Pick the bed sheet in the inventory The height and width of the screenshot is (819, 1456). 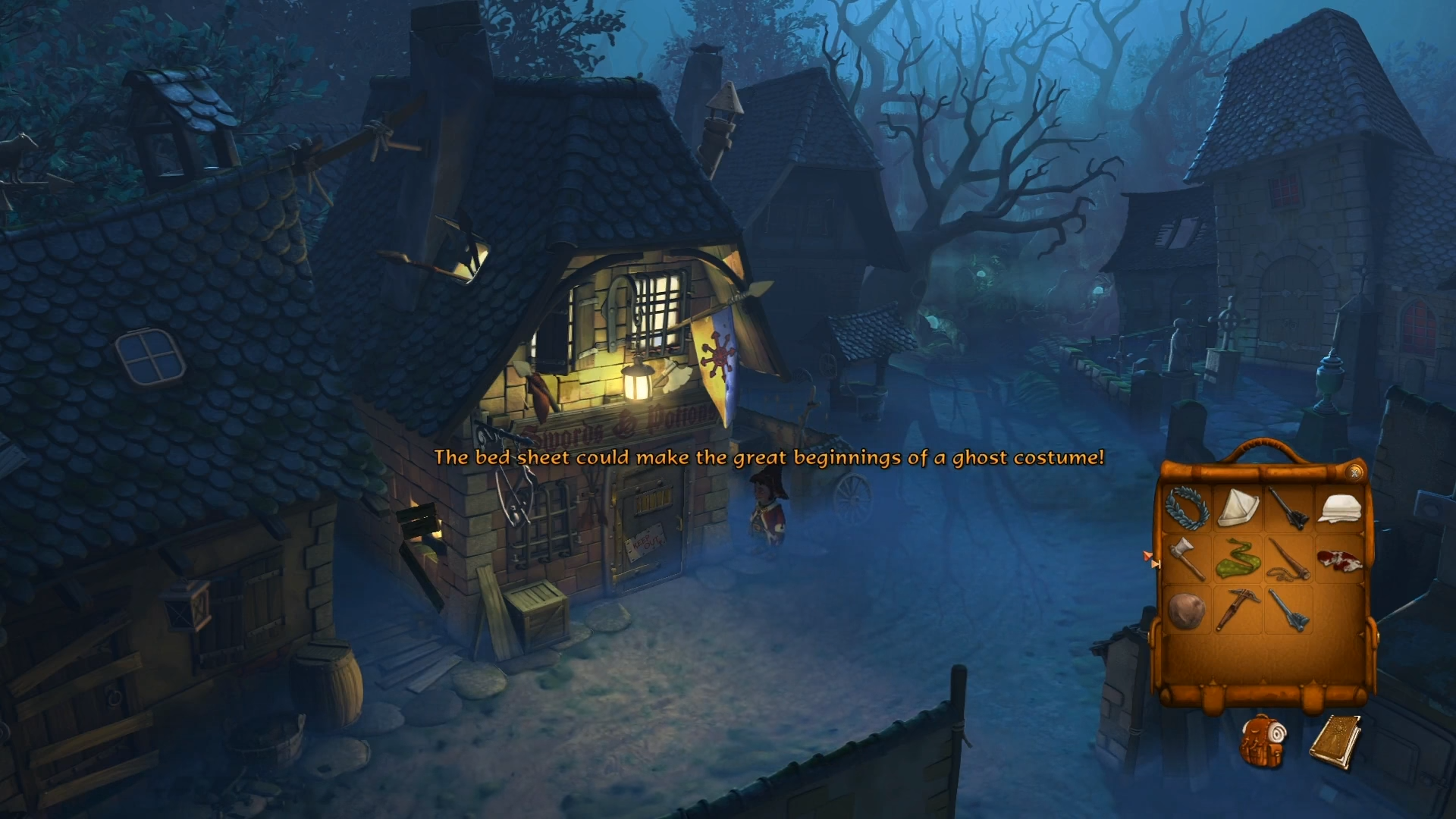click(x=1340, y=510)
